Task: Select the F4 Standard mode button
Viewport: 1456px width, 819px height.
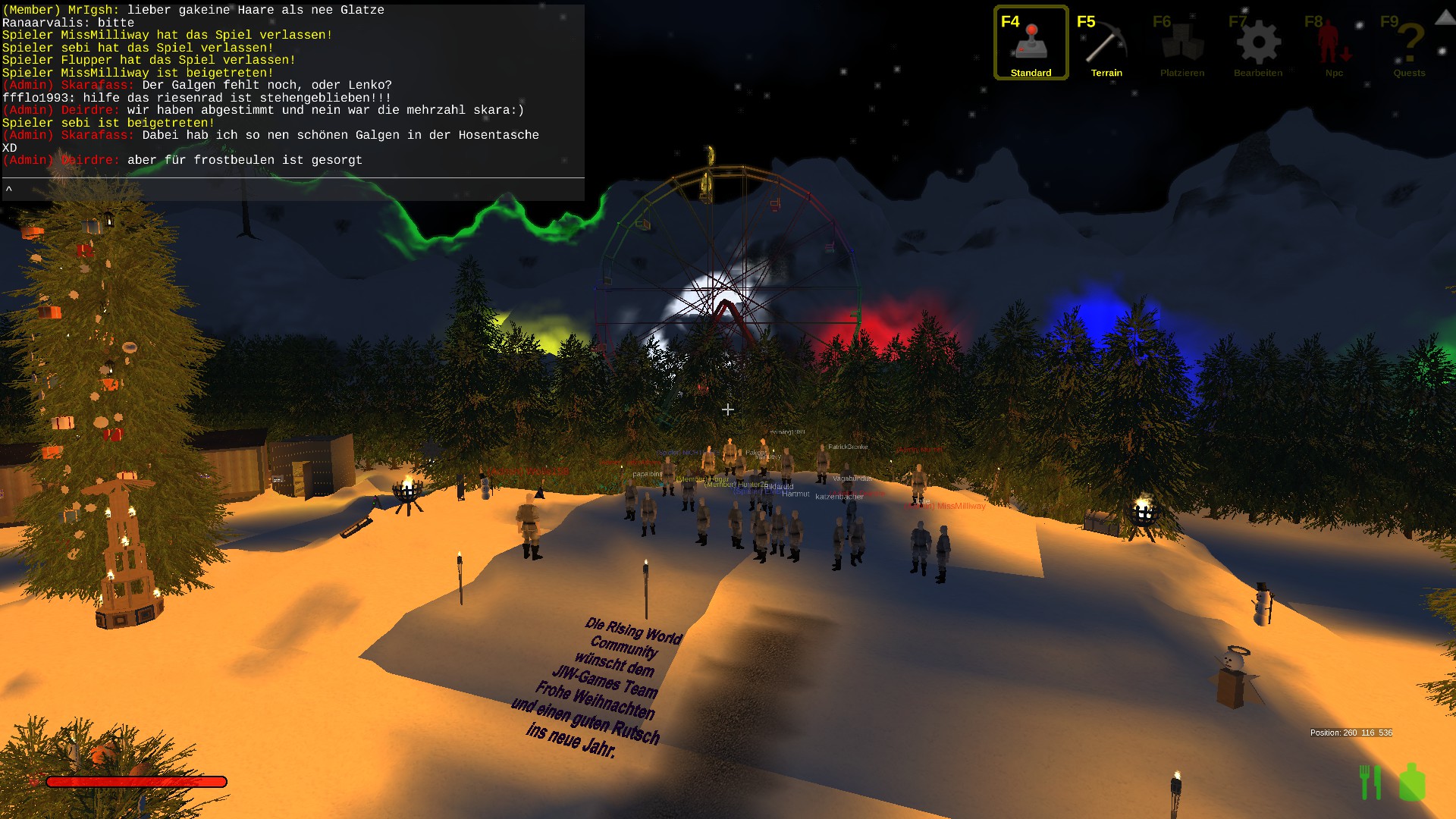Action: click(x=1031, y=43)
